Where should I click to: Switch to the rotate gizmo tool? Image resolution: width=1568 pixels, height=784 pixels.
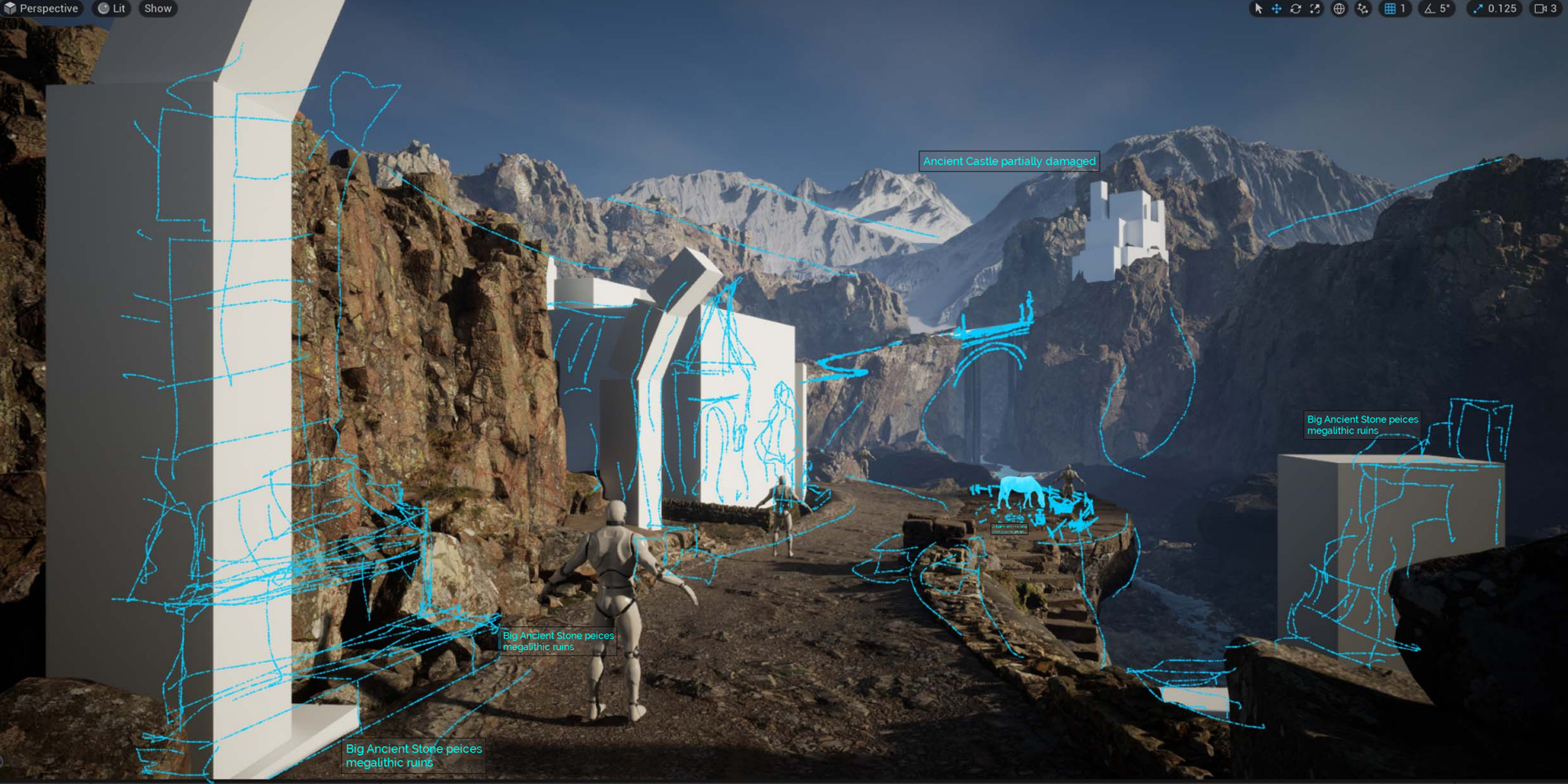(x=1296, y=9)
